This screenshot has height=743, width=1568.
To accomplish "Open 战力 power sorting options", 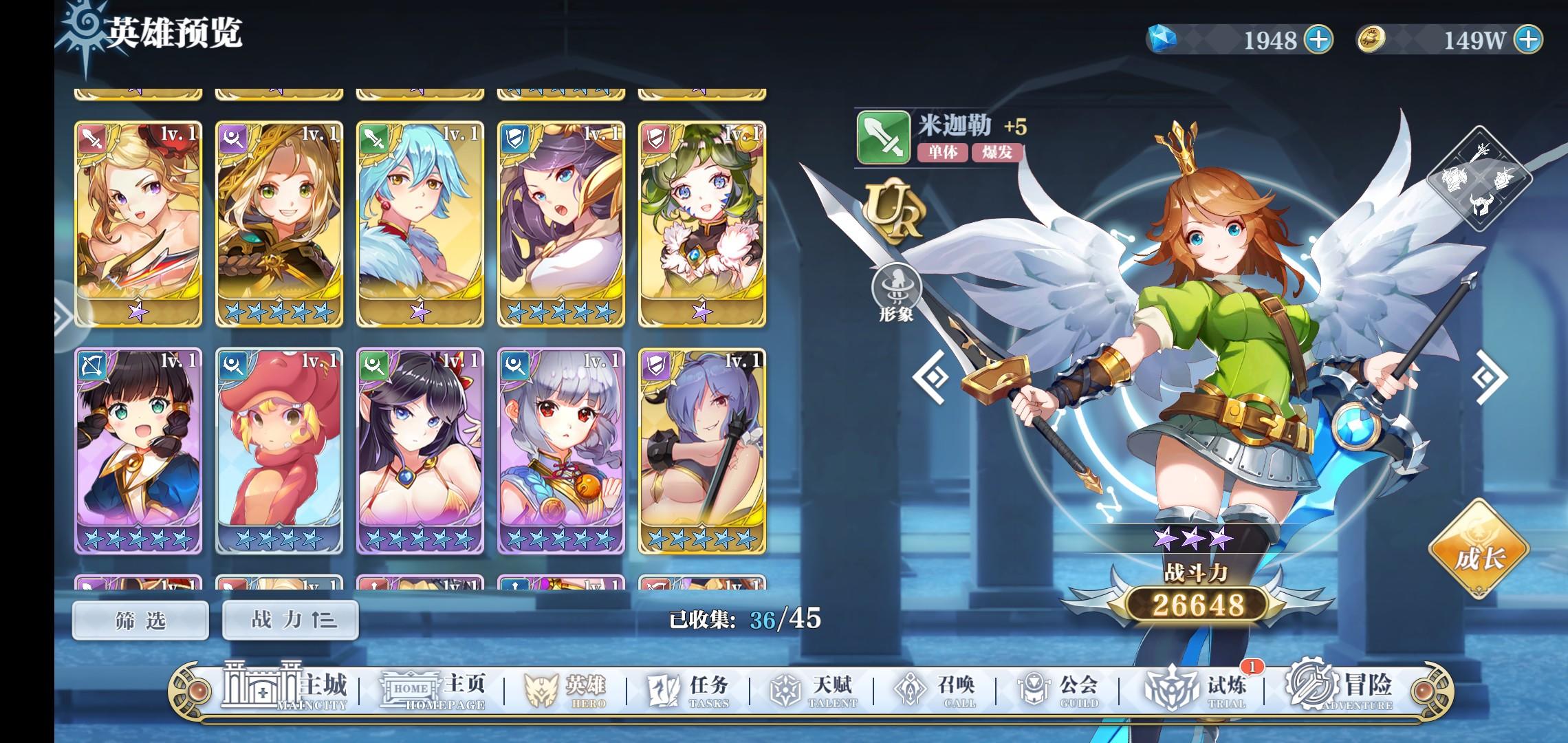I will [x=291, y=620].
